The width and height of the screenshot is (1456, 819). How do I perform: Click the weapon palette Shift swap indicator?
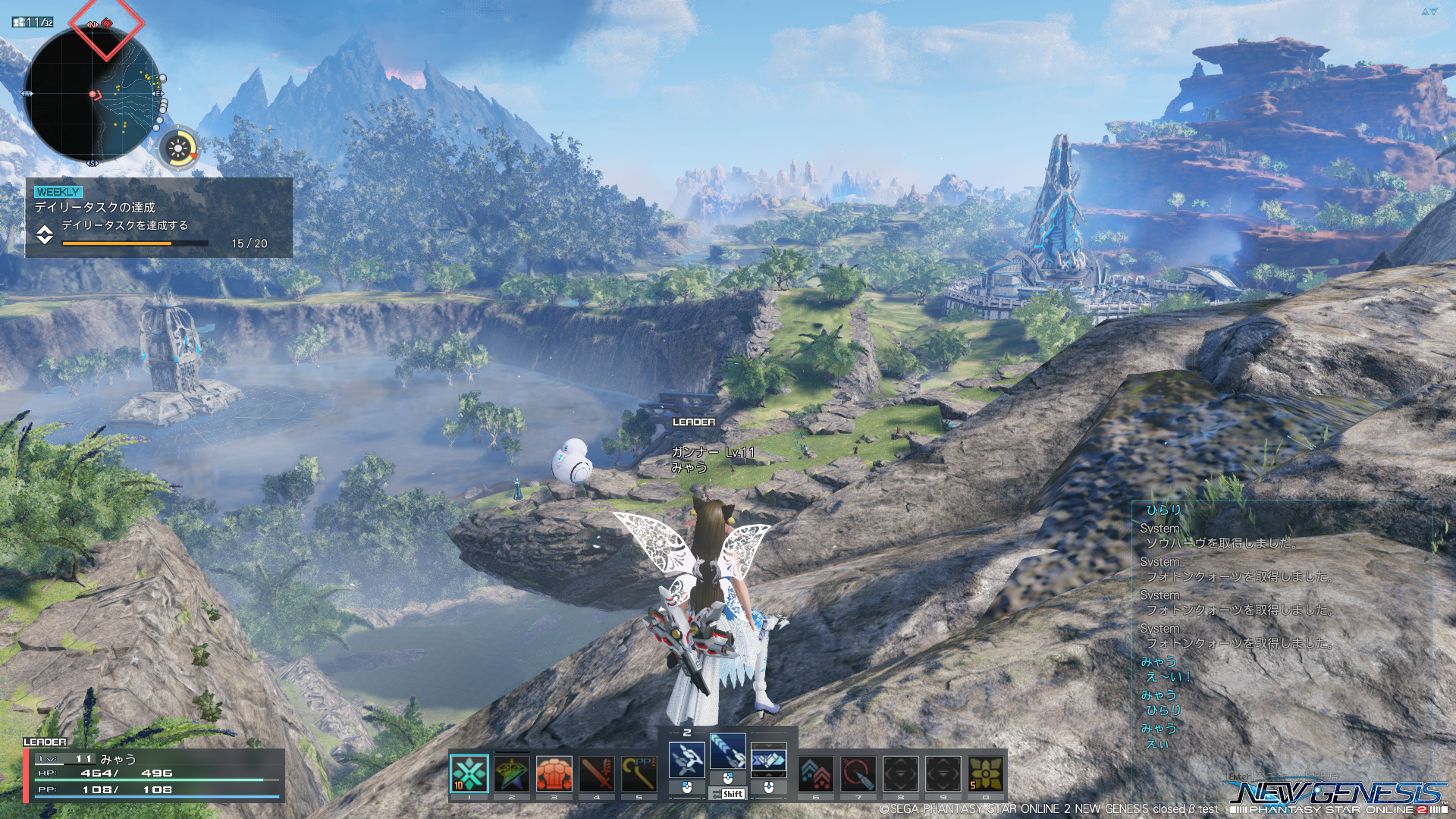(x=728, y=794)
